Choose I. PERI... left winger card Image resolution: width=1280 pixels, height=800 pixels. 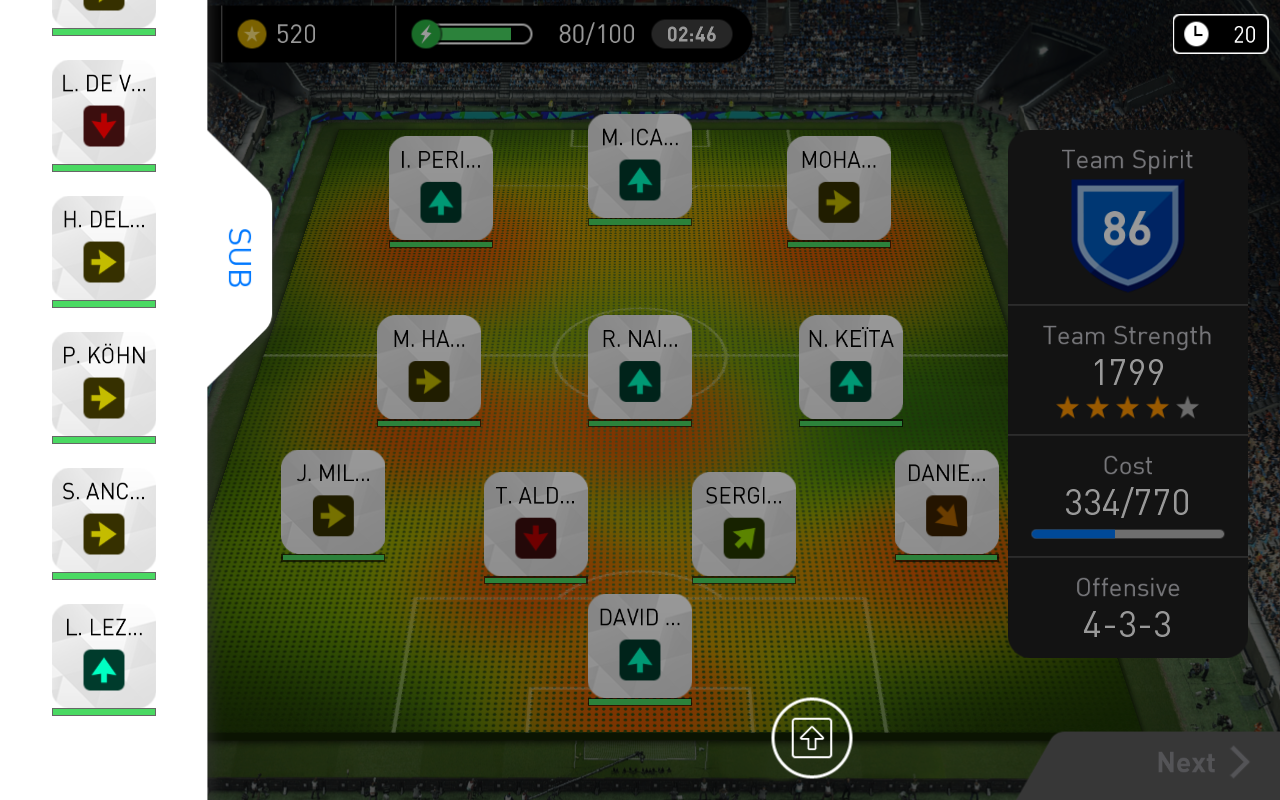click(441, 189)
